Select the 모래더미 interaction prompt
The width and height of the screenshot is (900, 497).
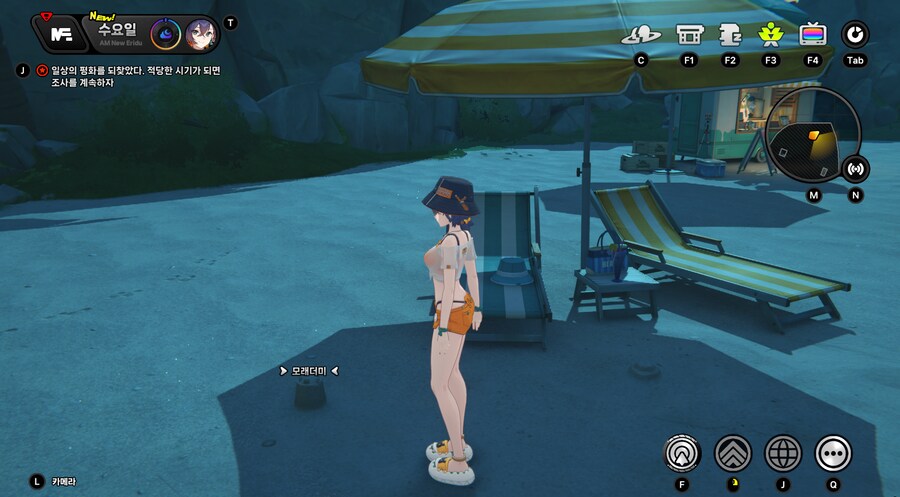[x=309, y=371]
